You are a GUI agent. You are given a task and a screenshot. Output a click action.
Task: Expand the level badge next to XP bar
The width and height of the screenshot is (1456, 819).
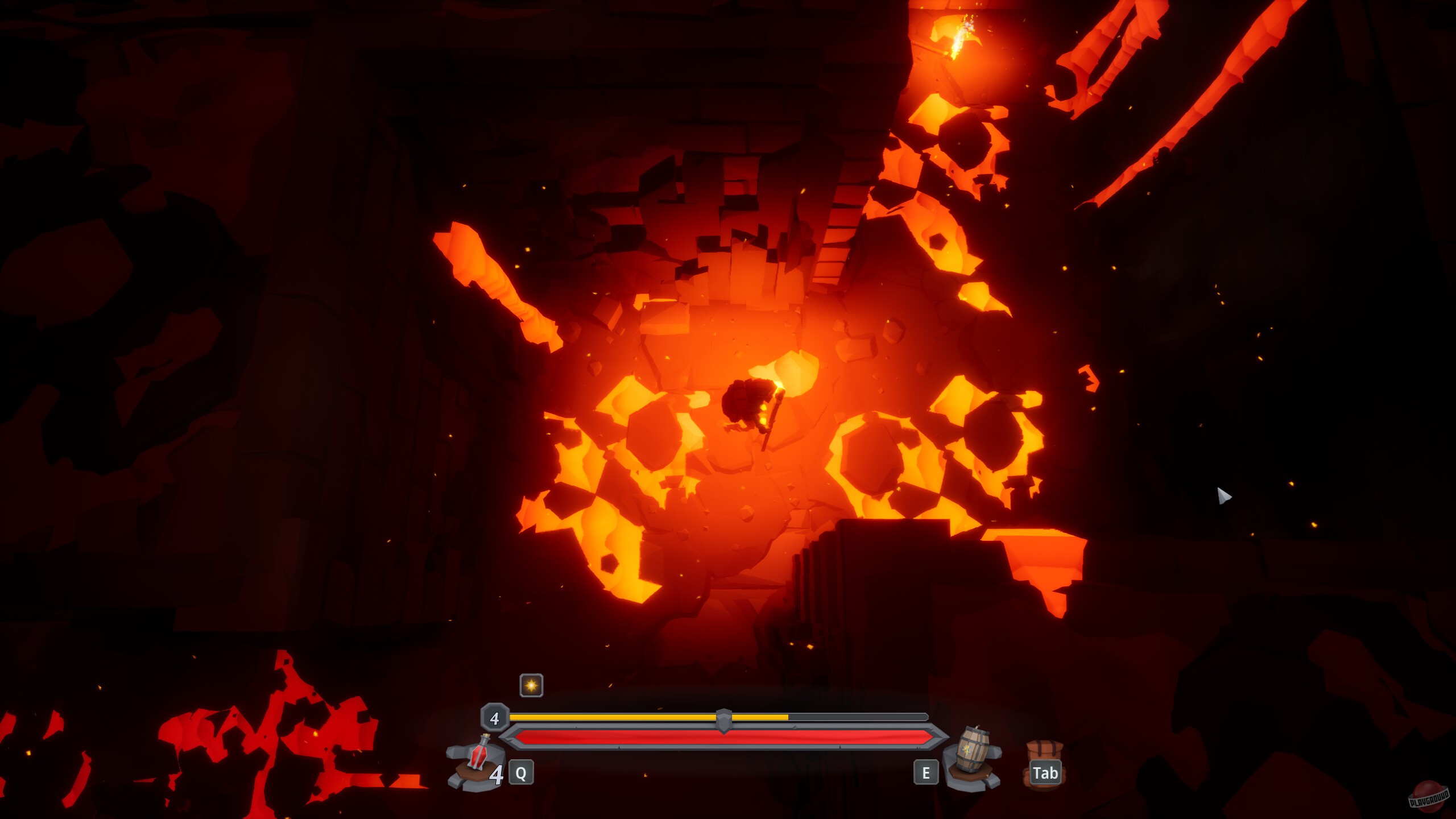[494, 718]
